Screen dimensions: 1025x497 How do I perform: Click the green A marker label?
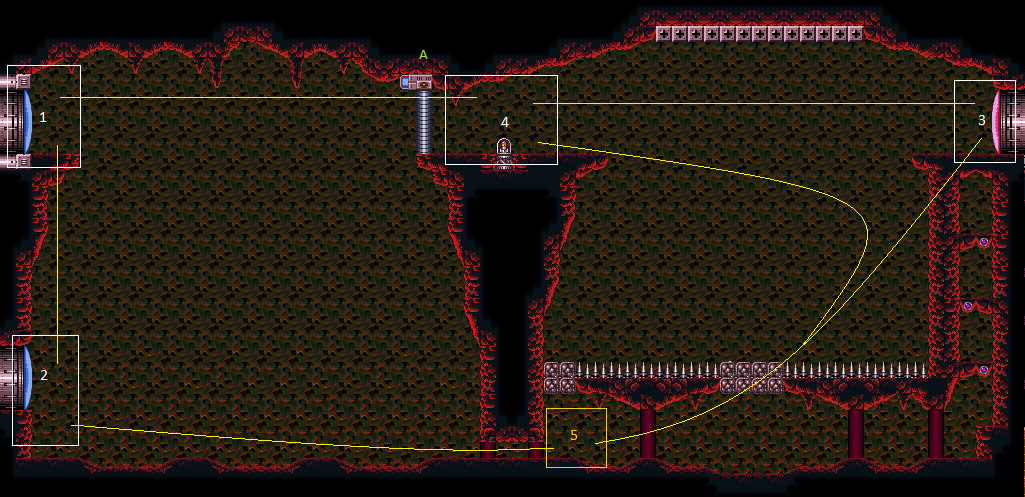[x=423, y=55]
